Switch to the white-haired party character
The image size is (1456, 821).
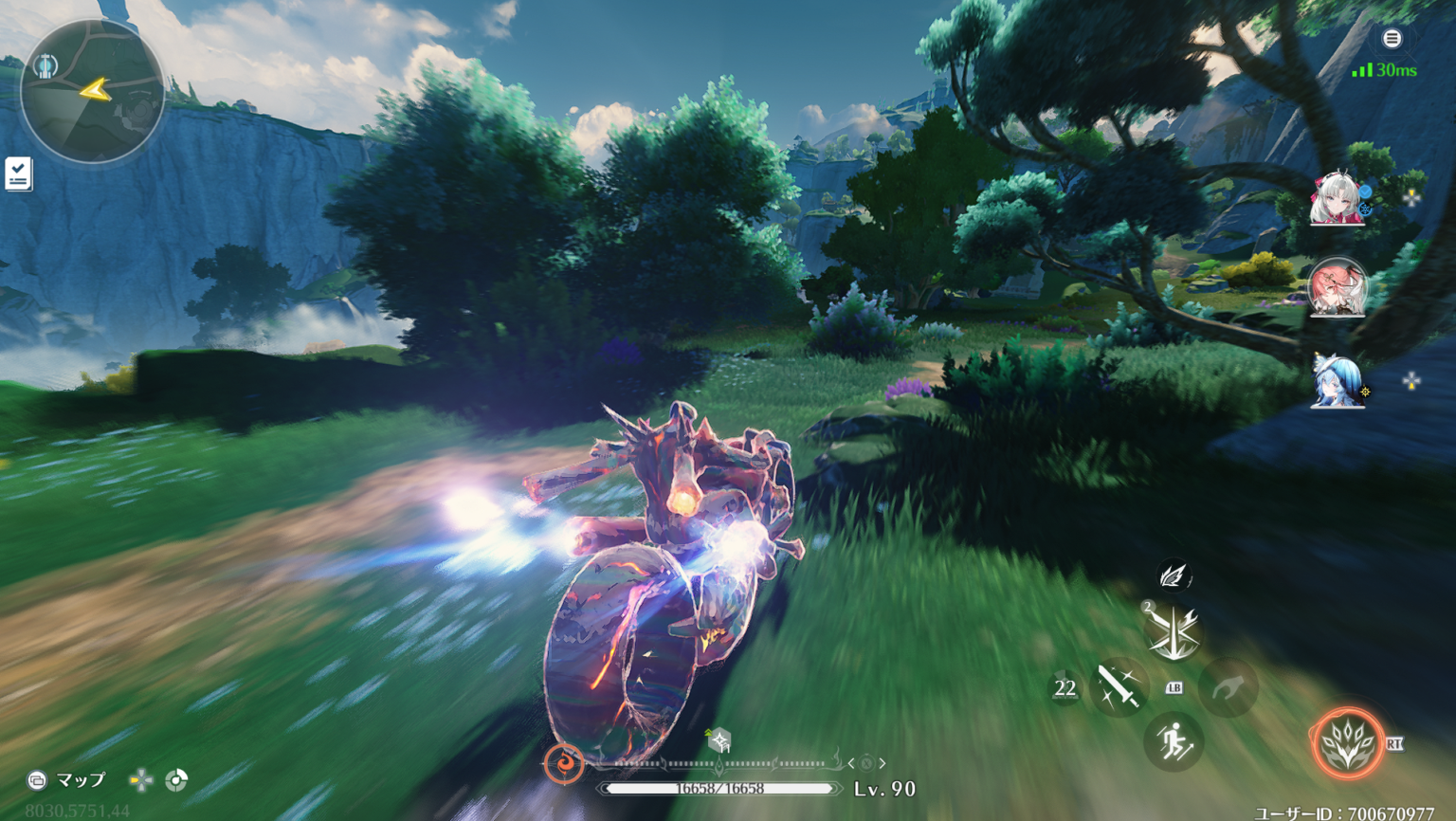1337,199
